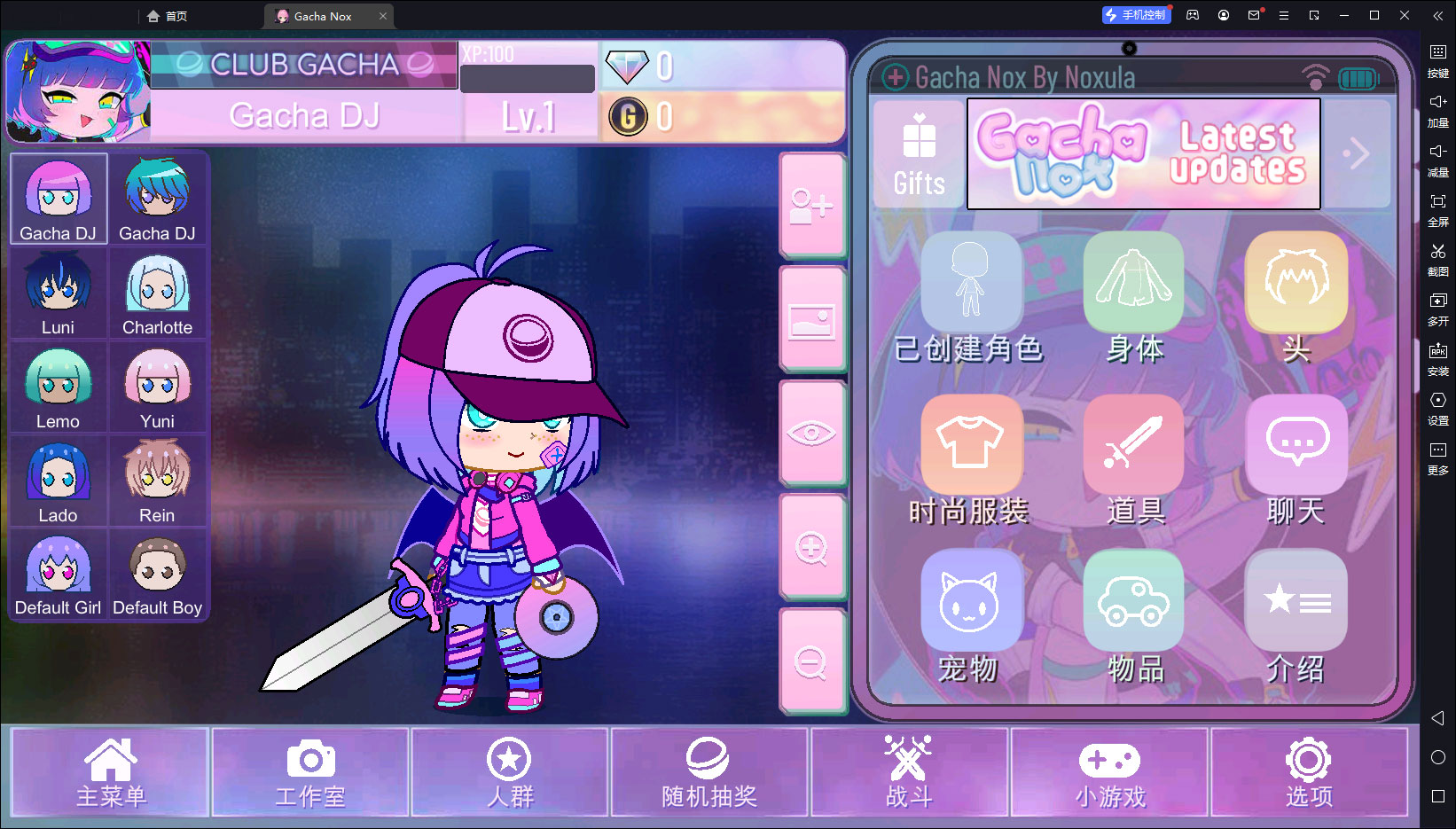Close the Gacha Nox emulator tab
Viewport: 1456px width, 829px height.
[383, 16]
